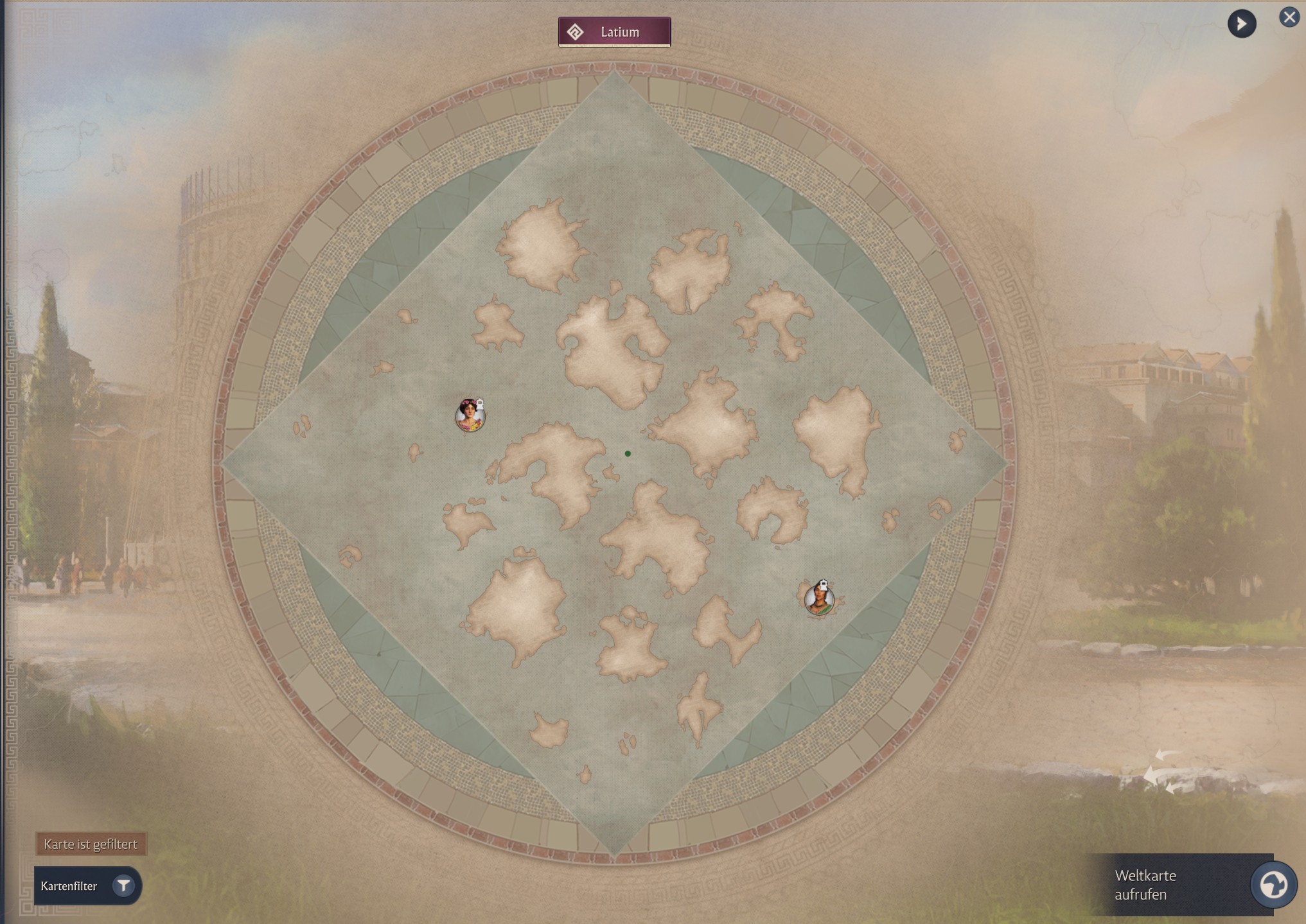Screen dimensions: 1306x924
Task: Open the Latium region selector
Action: click(614, 32)
